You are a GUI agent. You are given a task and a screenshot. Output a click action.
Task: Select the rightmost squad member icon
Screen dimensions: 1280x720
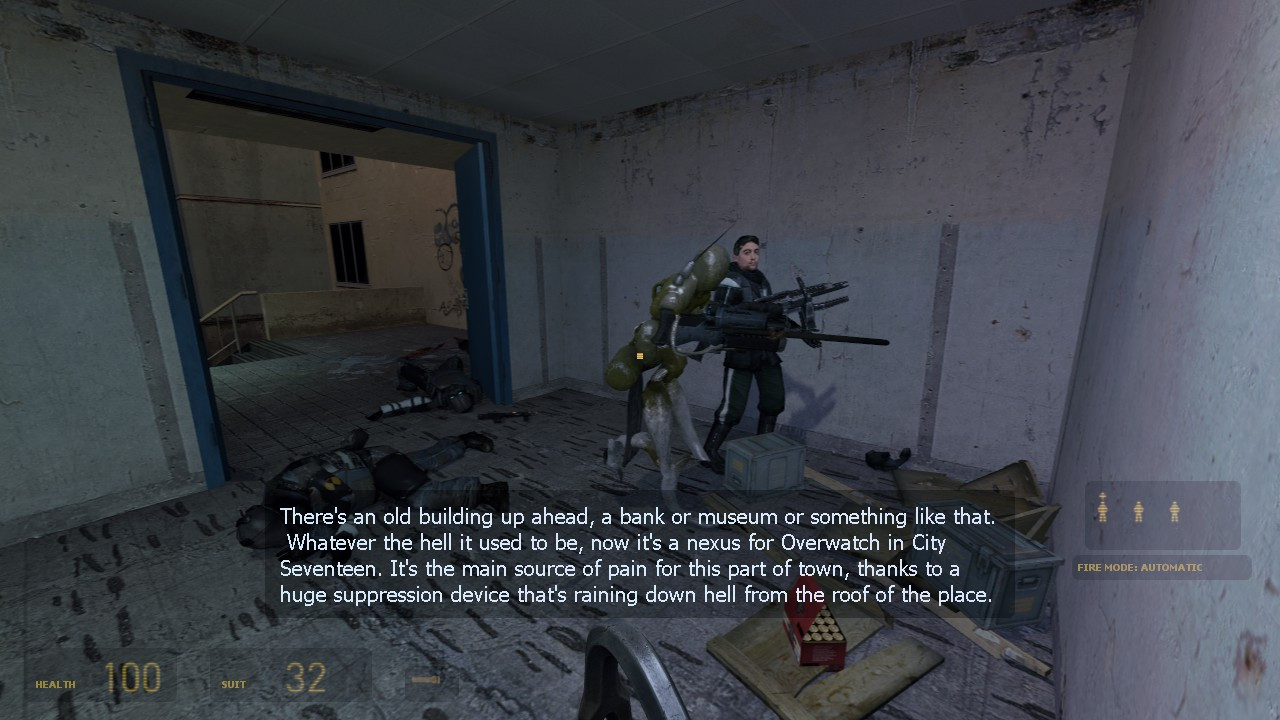point(1173,510)
